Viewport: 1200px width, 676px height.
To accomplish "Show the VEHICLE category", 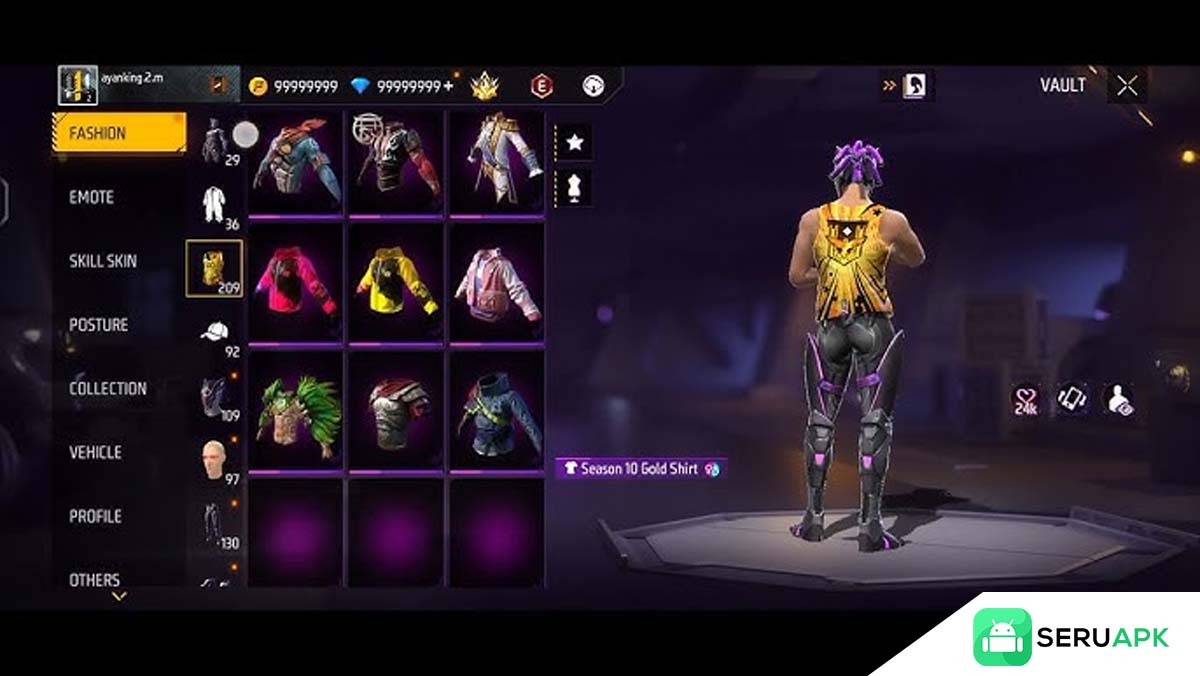I will click(95, 453).
